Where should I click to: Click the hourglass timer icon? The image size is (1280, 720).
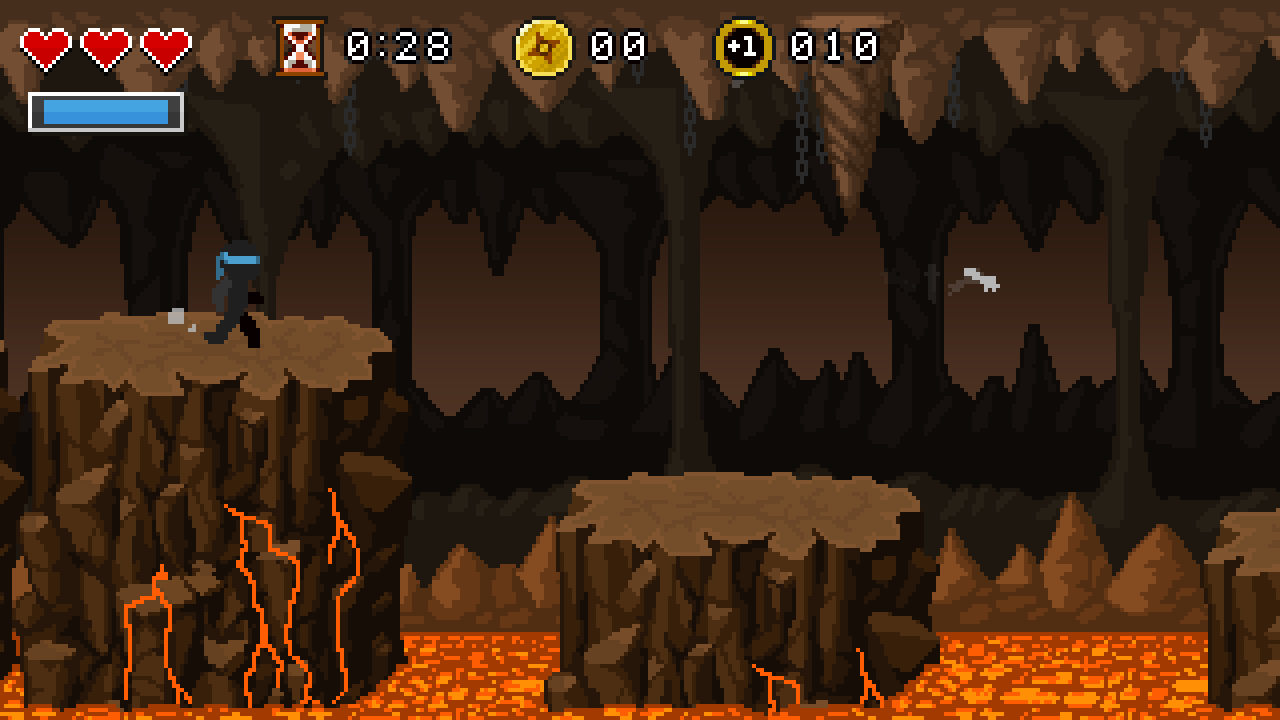(x=299, y=45)
